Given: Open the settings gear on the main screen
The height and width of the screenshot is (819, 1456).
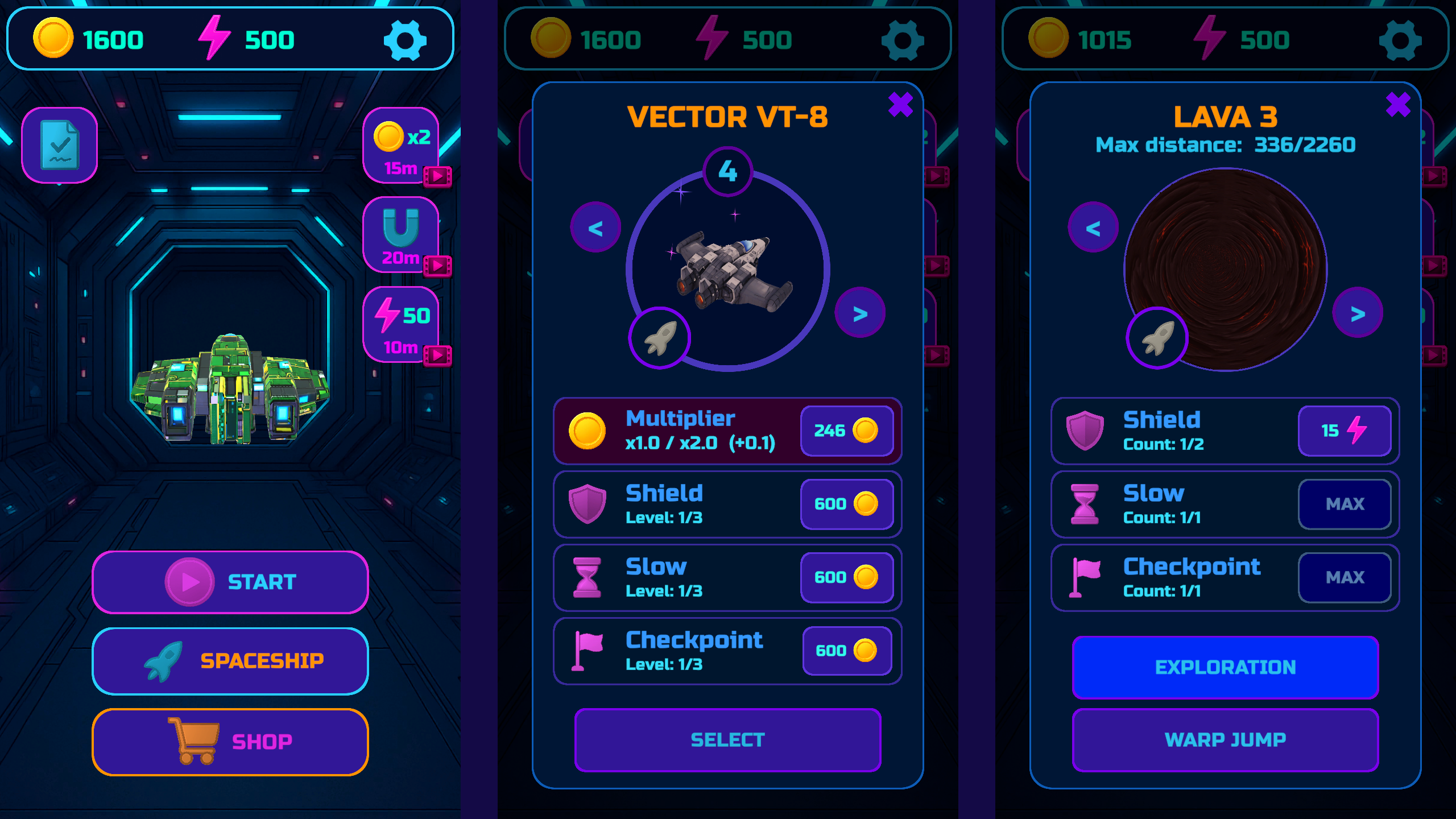Looking at the screenshot, I should coord(405,39).
